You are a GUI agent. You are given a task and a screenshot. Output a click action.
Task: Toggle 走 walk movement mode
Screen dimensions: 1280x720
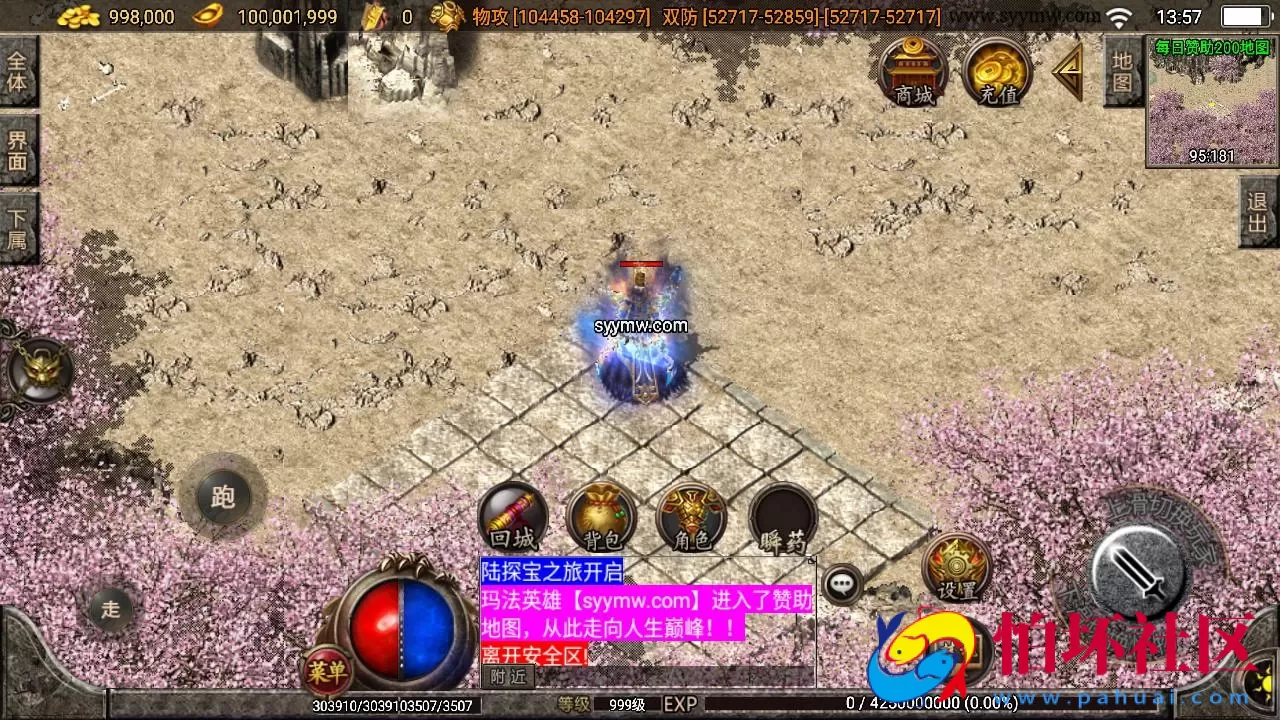[x=110, y=611]
